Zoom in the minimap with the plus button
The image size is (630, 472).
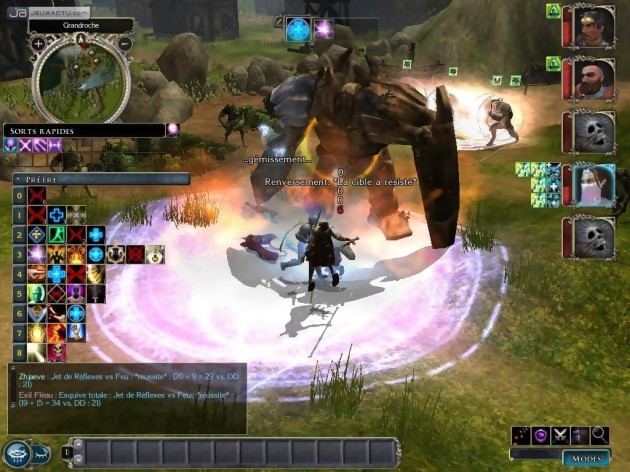pos(38,44)
